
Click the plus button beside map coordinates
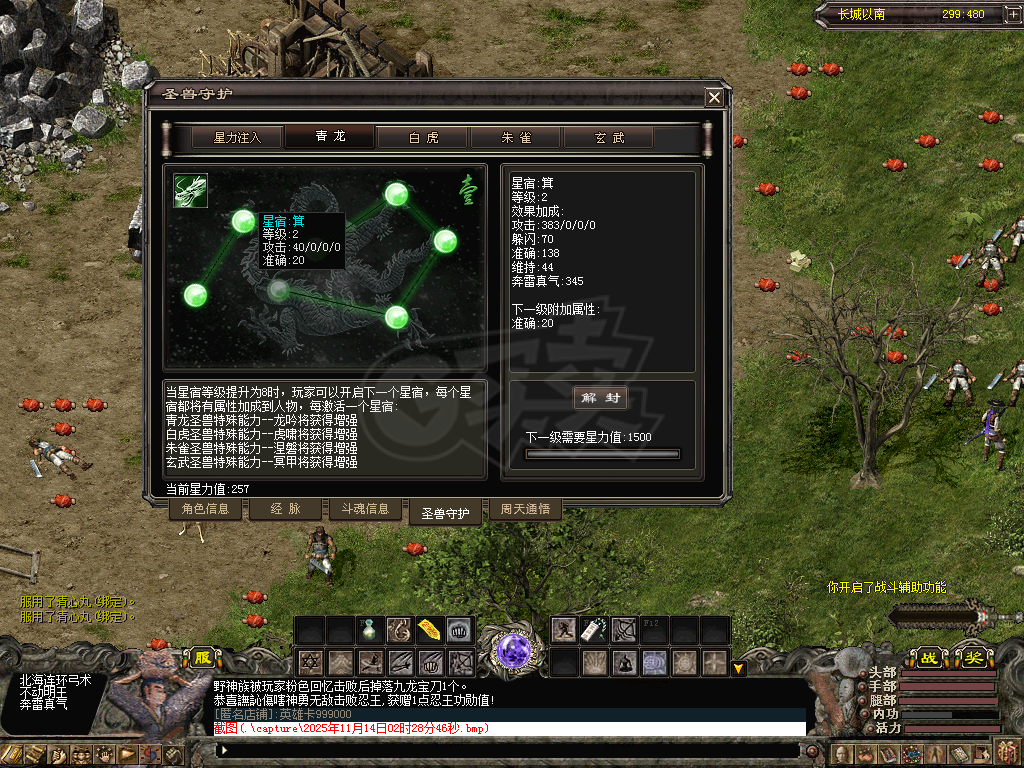(1000, 15)
